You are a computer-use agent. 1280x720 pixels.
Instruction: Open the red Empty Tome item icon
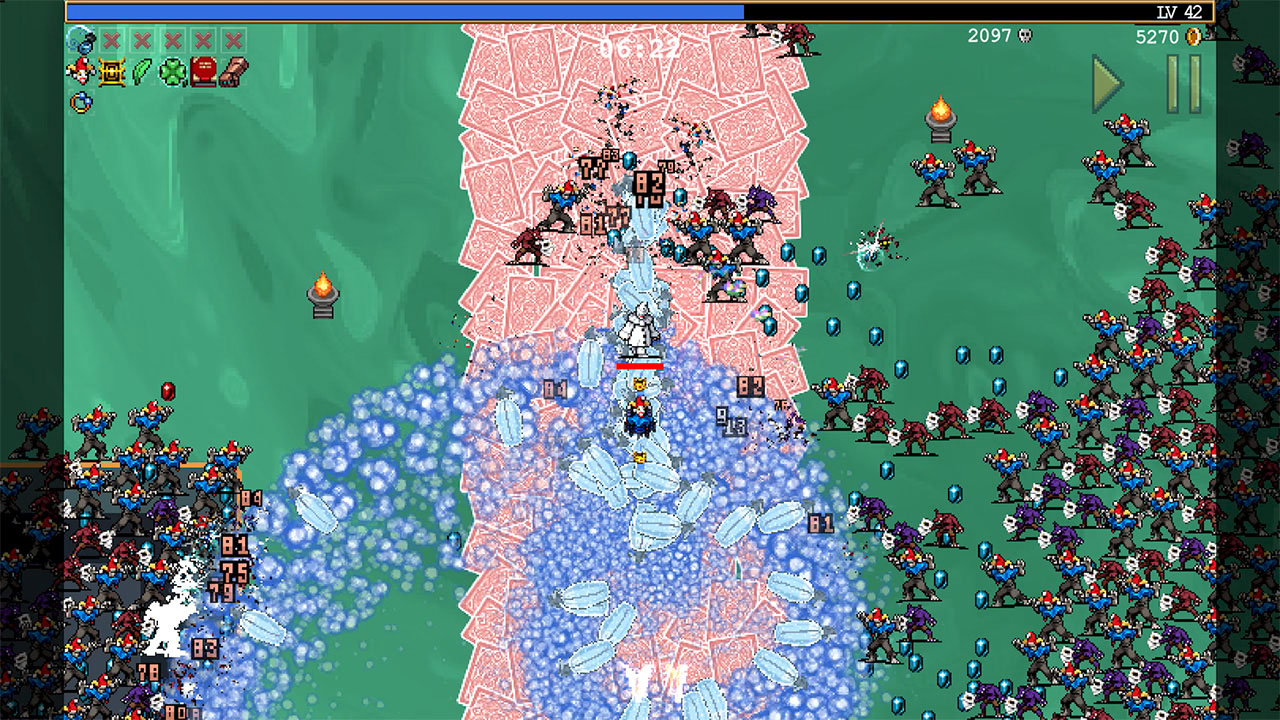(203, 71)
